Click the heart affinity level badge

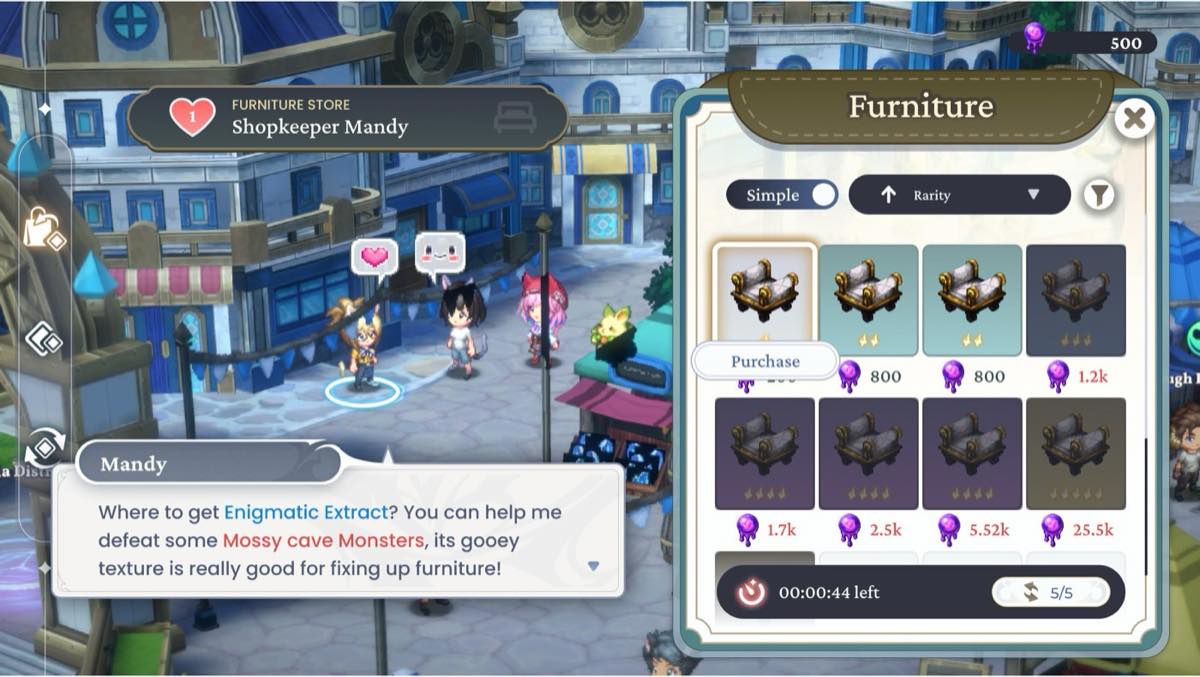click(191, 117)
